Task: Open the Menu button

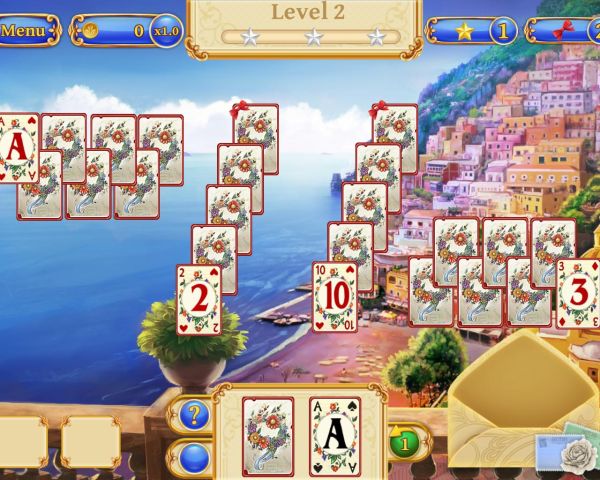Action: point(27,30)
